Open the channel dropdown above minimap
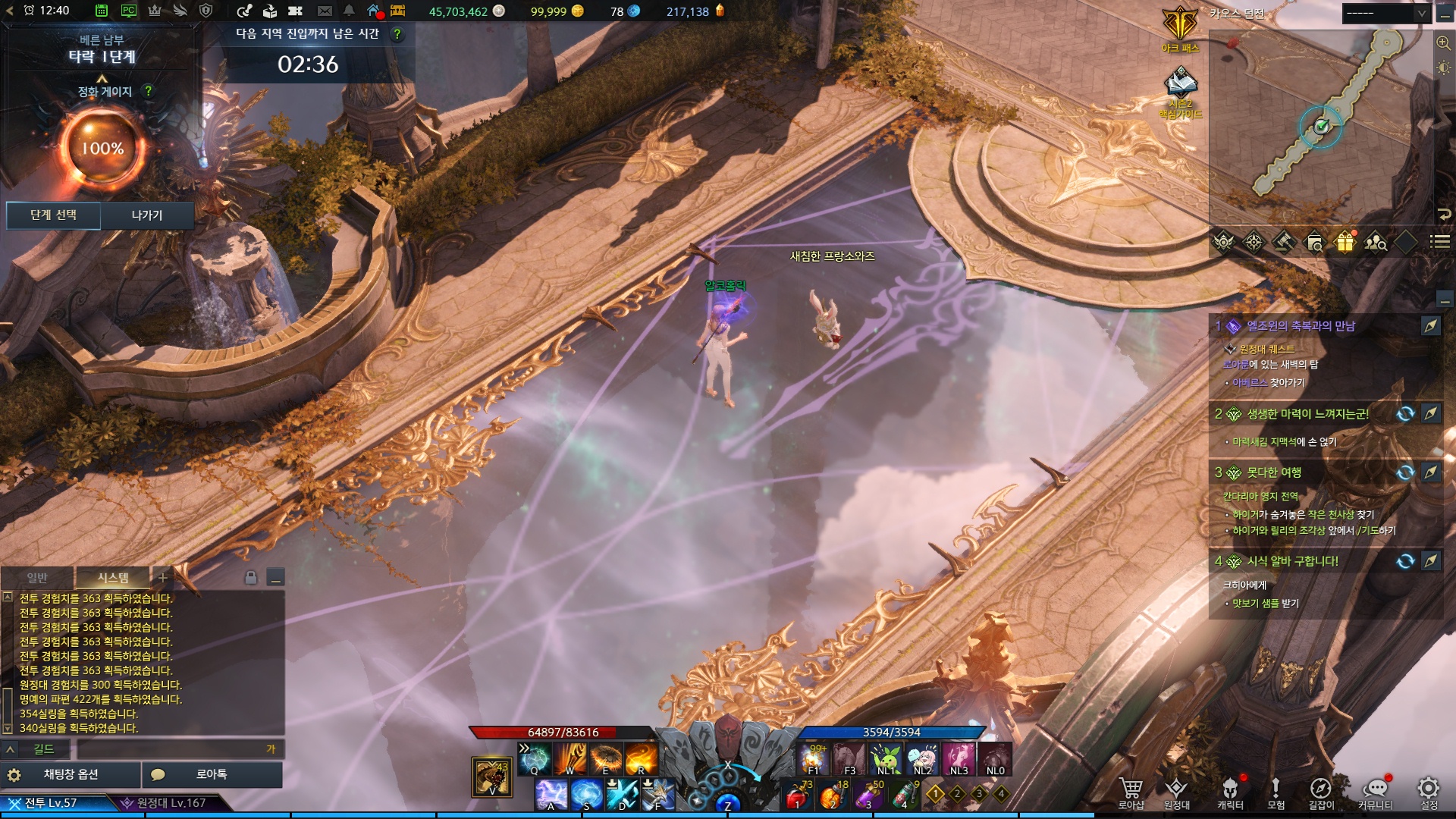 (1385, 14)
